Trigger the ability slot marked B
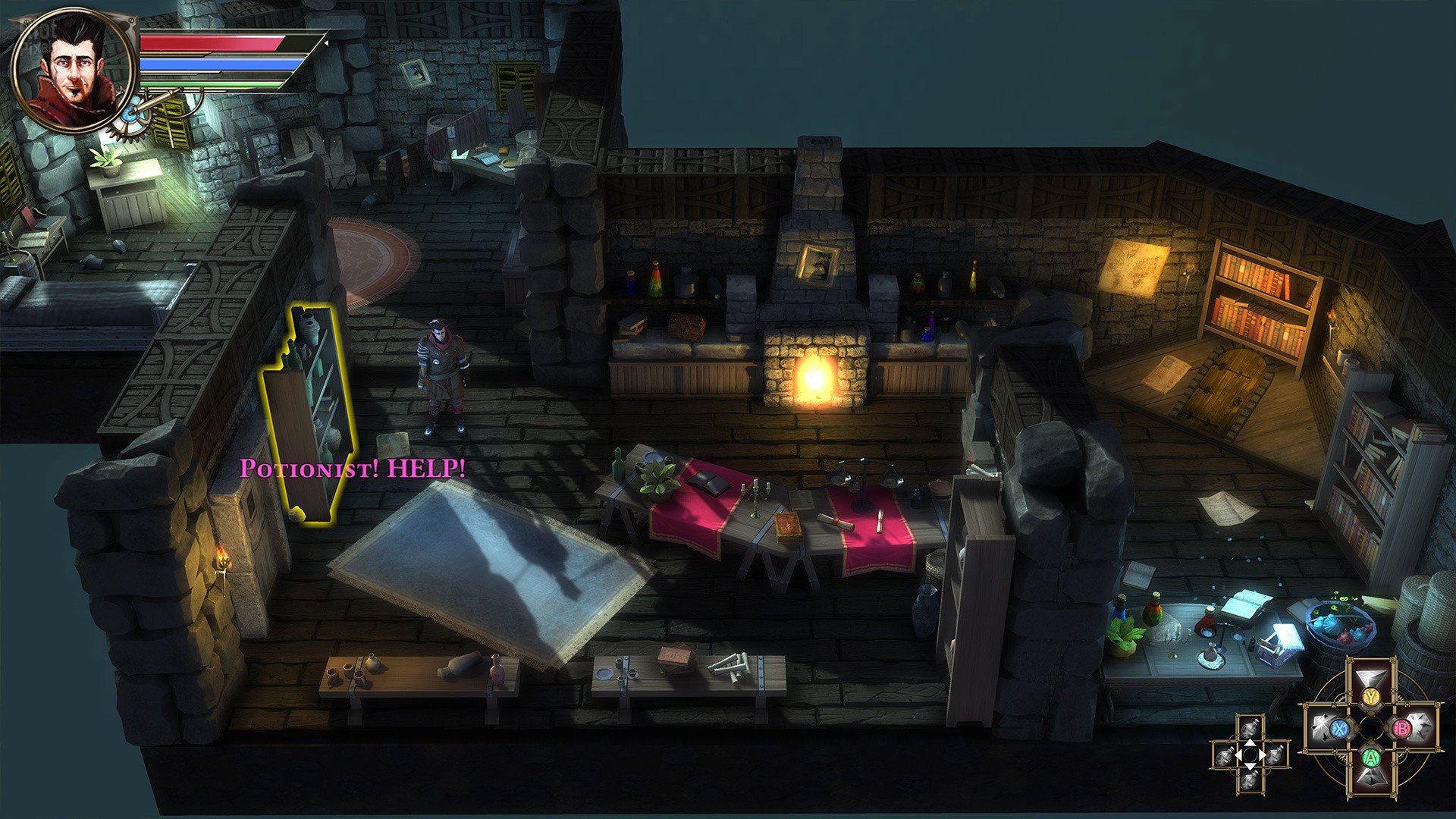The image size is (1456, 819). pos(1403,729)
